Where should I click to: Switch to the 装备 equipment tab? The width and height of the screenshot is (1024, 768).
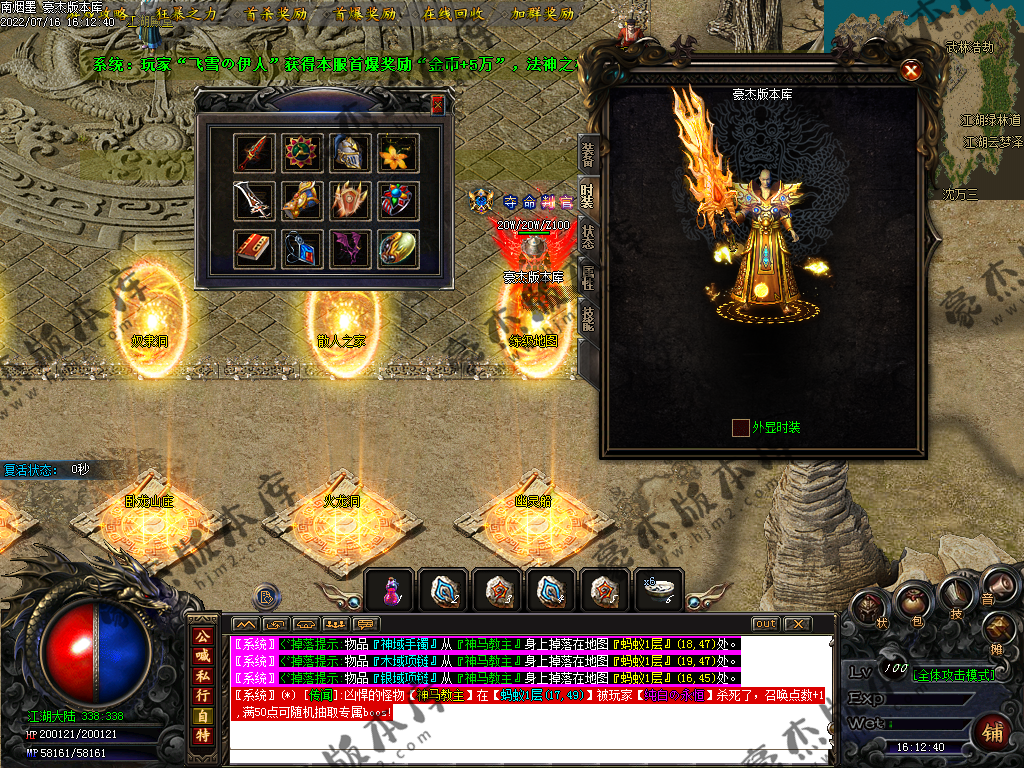[588, 152]
